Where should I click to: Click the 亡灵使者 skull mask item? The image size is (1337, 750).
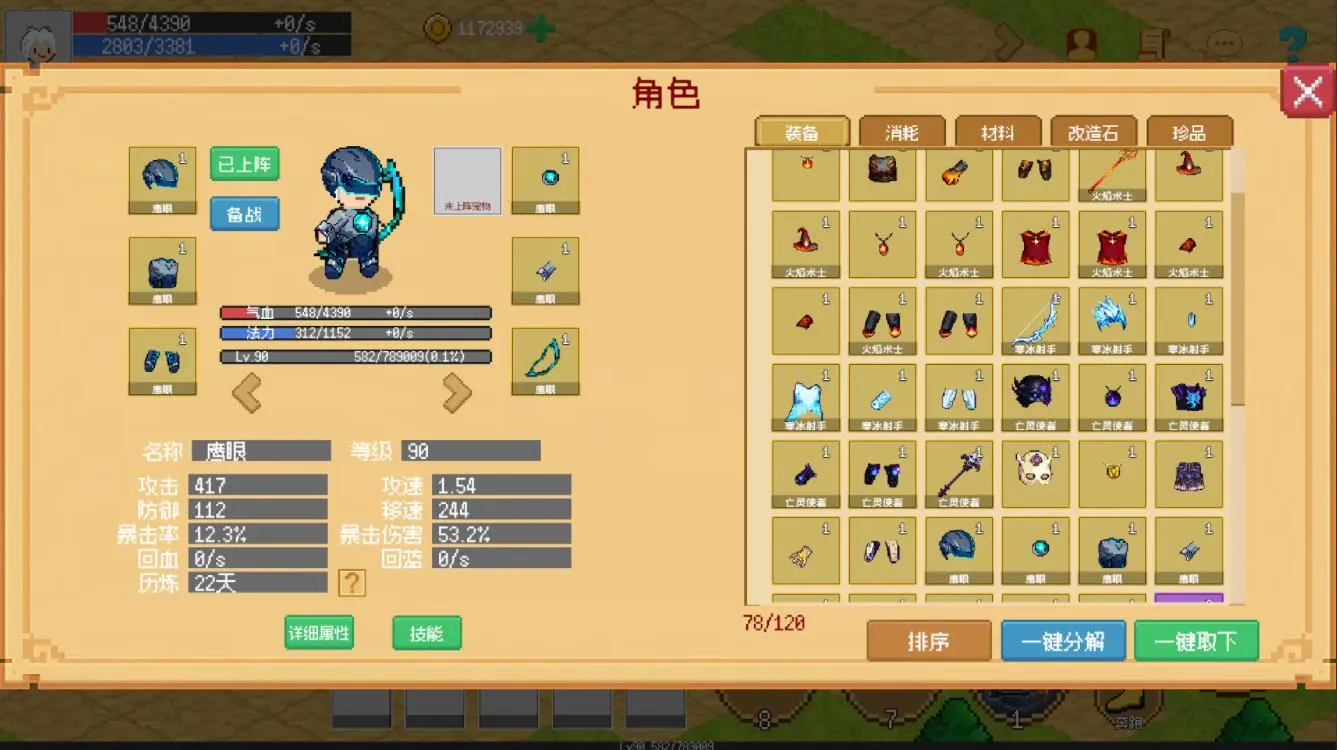pyautogui.click(x=1035, y=474)
